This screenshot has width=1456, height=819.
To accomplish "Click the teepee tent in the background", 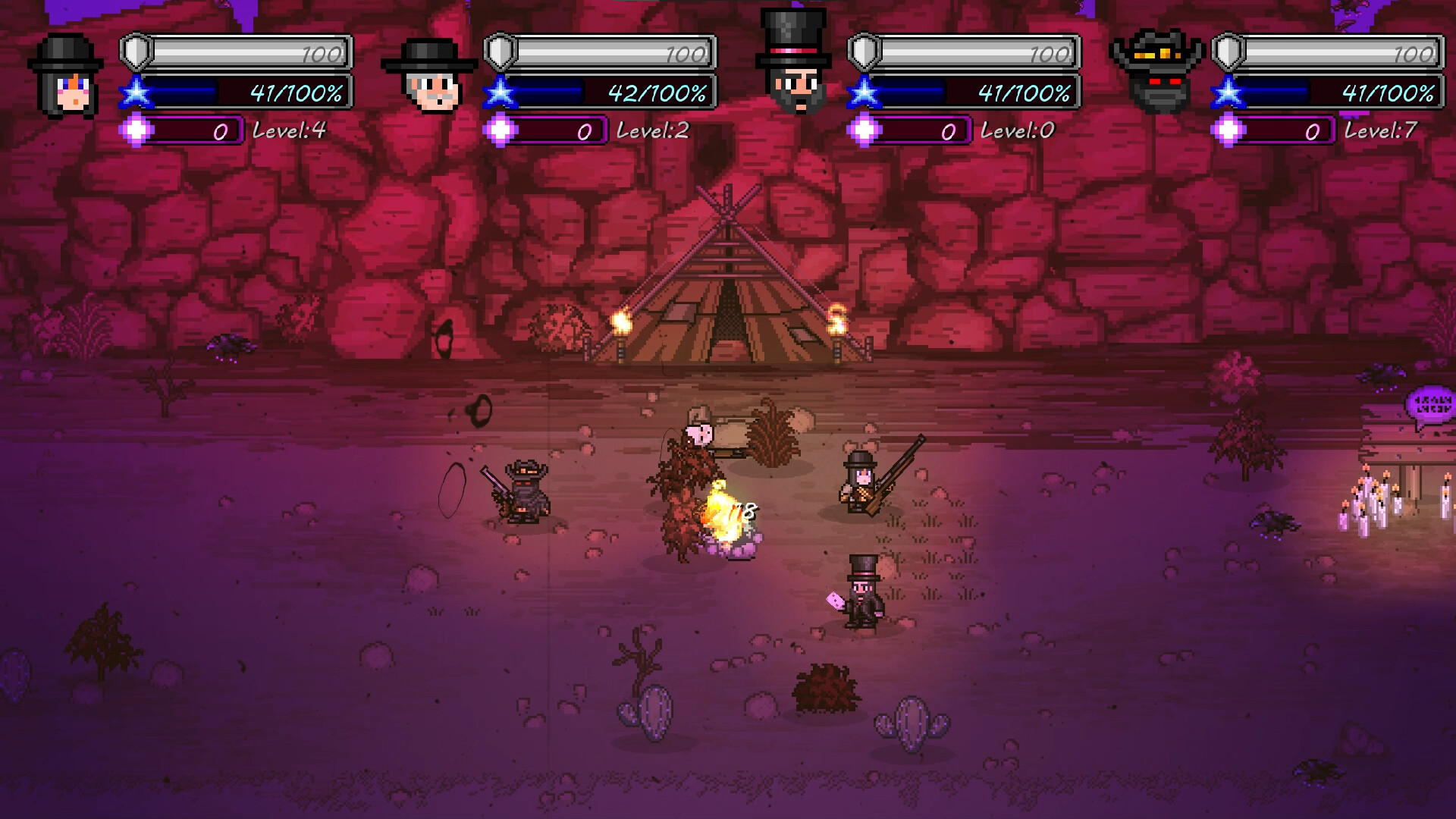I will 728,288.
